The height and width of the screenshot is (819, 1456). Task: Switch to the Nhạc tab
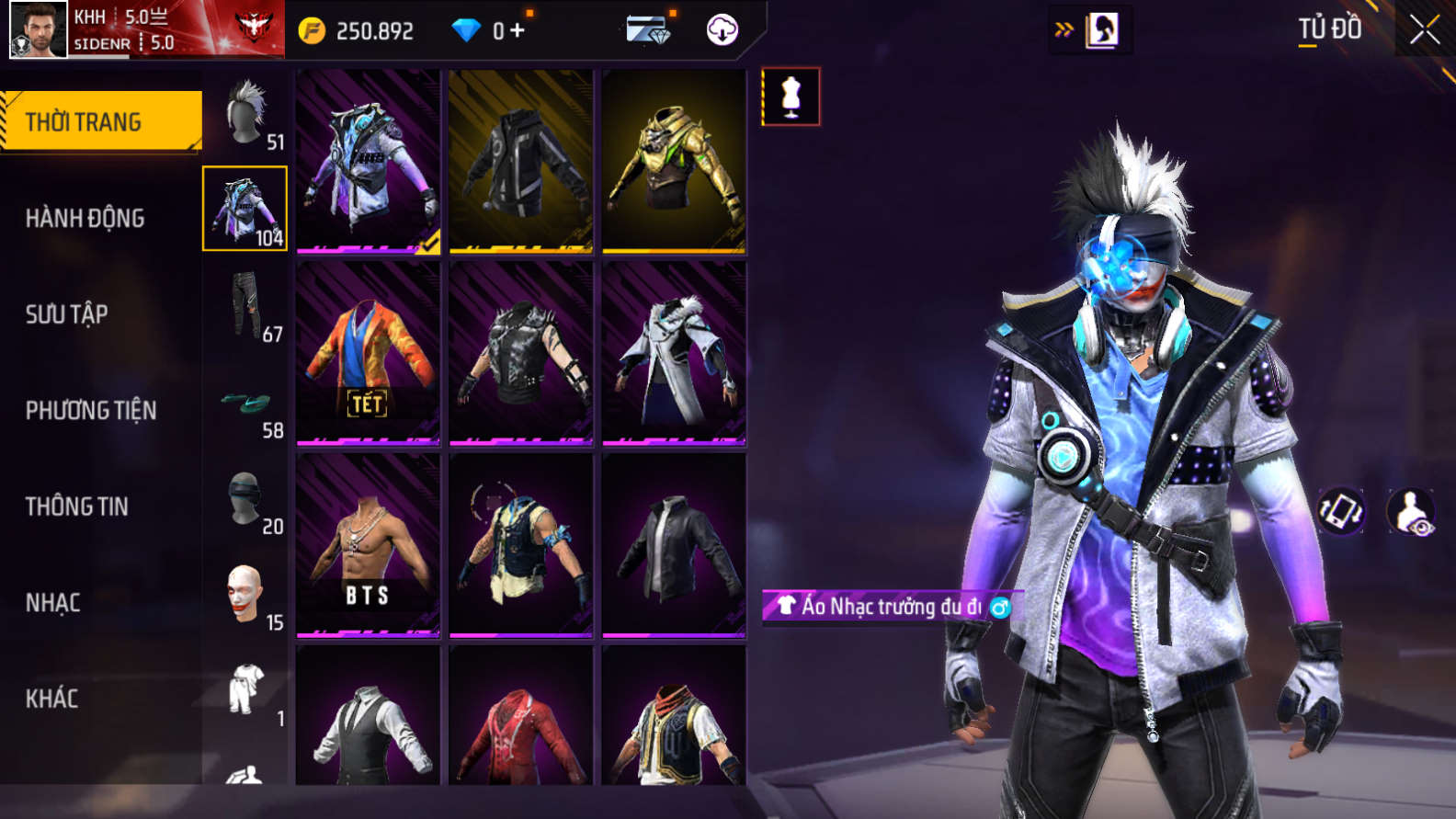tap(53, 603)
